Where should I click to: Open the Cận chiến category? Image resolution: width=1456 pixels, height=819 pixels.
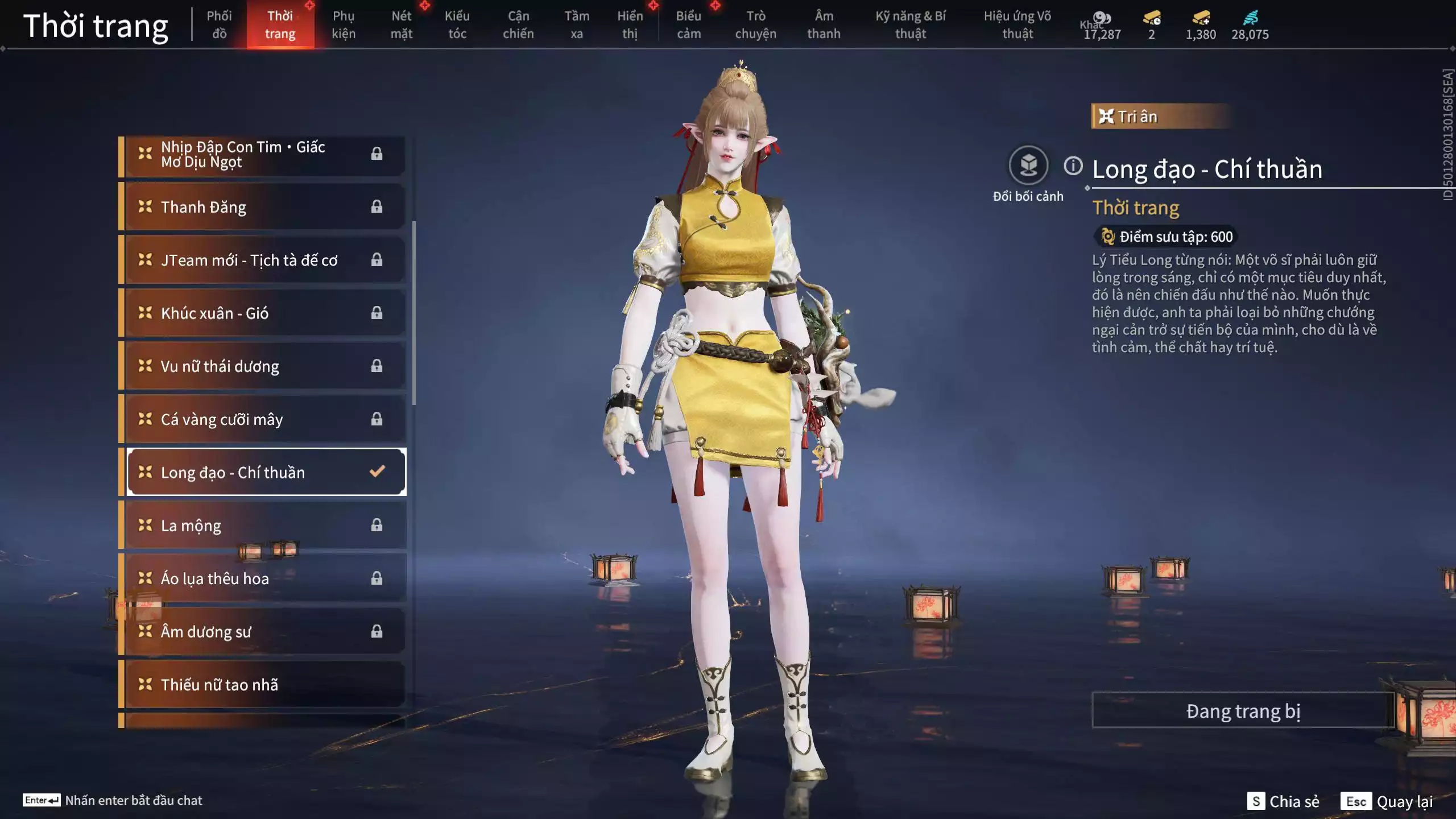point(518,24)
